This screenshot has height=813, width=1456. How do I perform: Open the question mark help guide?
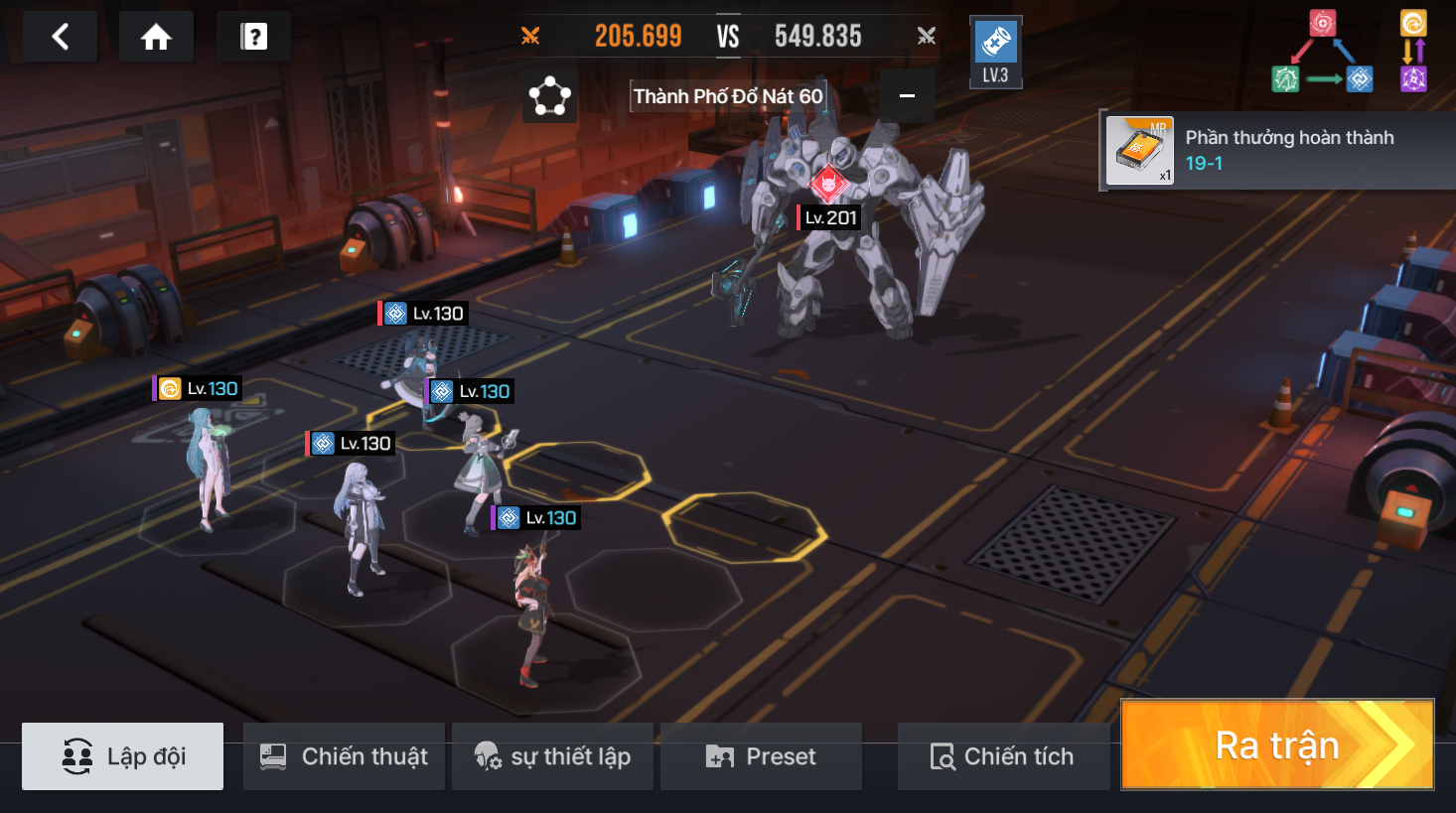(253, 37)
